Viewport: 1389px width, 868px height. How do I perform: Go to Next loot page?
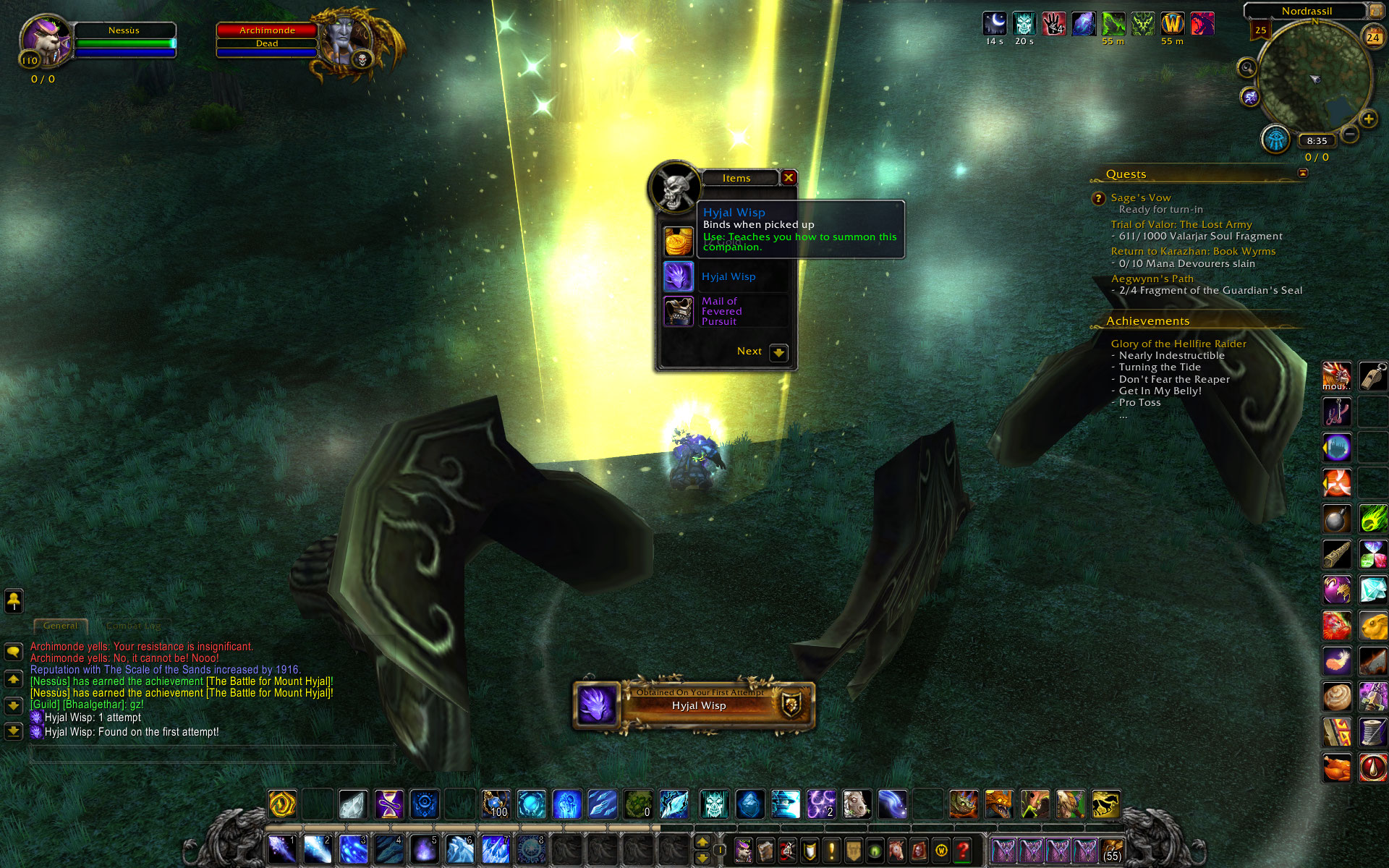click(778, 352)
